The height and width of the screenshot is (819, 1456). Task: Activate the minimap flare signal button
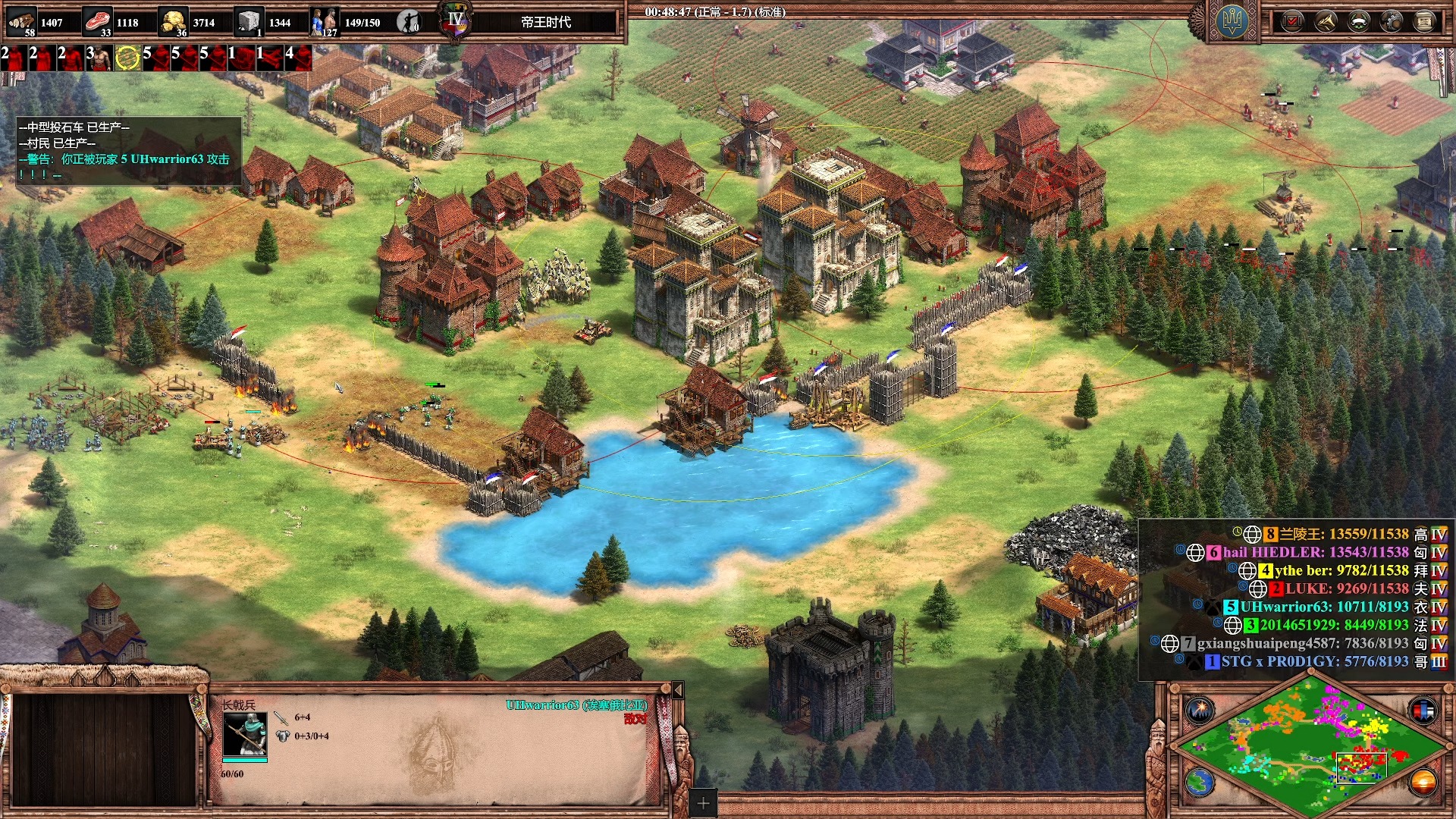pyautogui.click(x=1200, y=710)
